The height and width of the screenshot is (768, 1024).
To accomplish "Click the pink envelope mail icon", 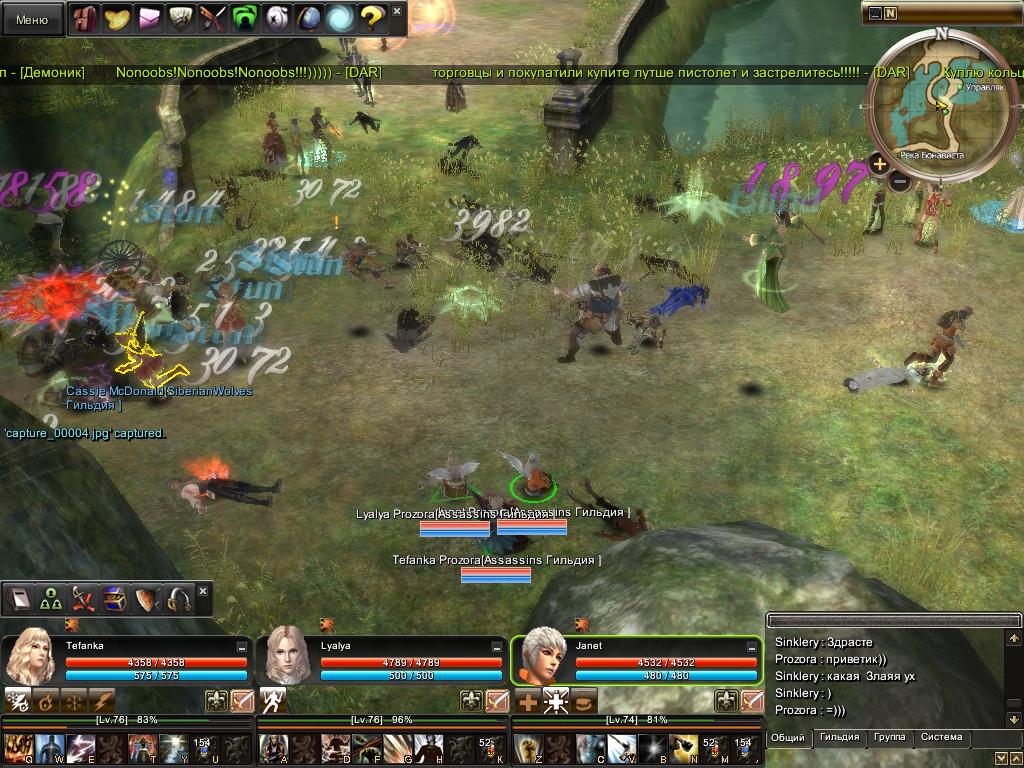I will [149, 18].
